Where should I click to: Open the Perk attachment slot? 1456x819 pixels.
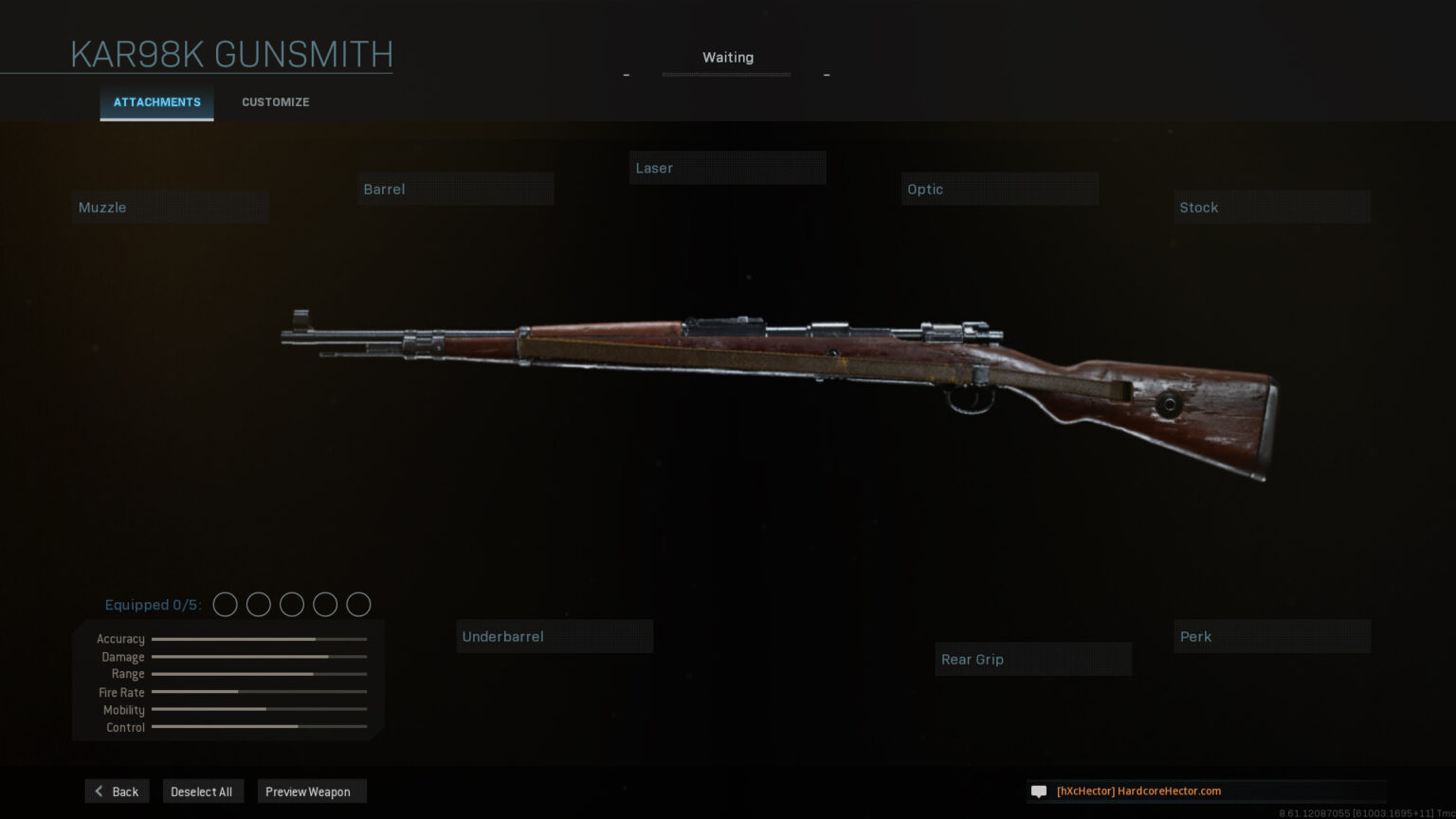click(1272, 636)
